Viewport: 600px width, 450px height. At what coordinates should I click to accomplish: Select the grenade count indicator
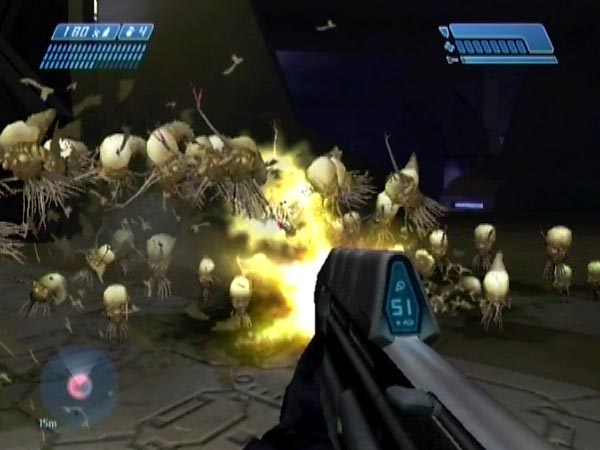pyautogui.click(x=136, y=32)
